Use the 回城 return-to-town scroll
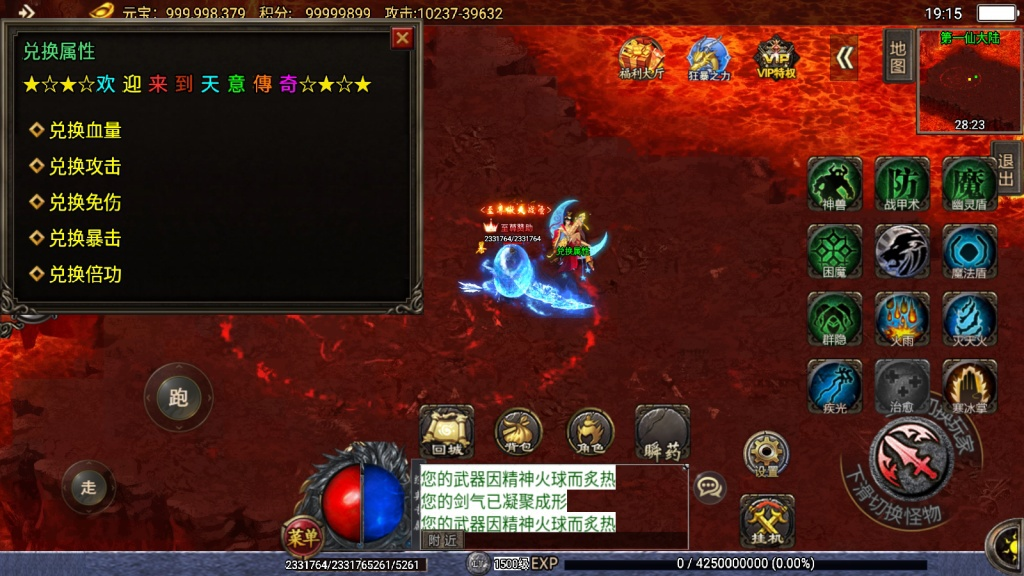 (x=446, y=432)
